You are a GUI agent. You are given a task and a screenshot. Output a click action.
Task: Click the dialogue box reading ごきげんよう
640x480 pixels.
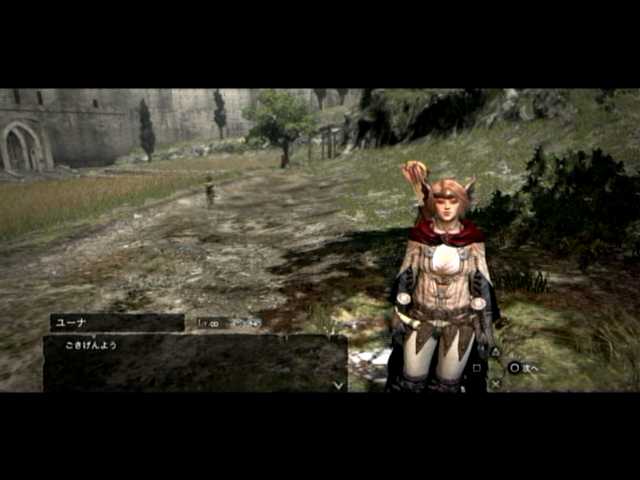194,362
